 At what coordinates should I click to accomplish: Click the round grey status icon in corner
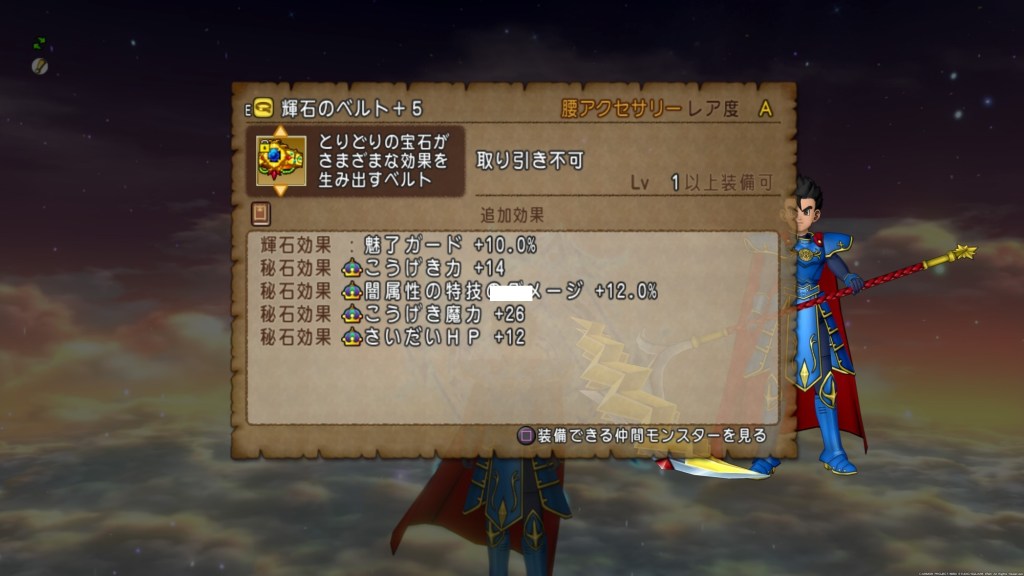40,65
